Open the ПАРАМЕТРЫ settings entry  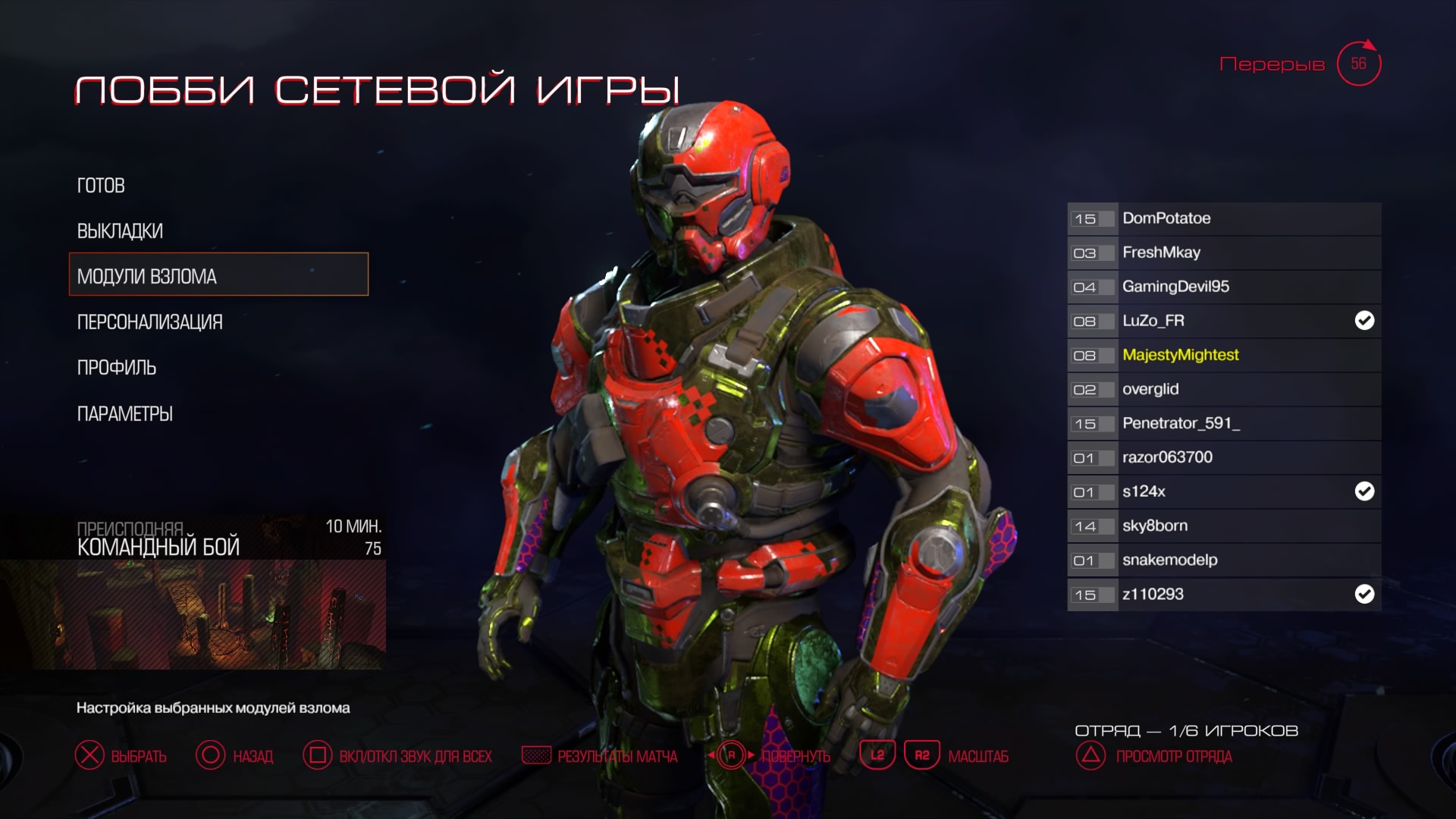124,414
